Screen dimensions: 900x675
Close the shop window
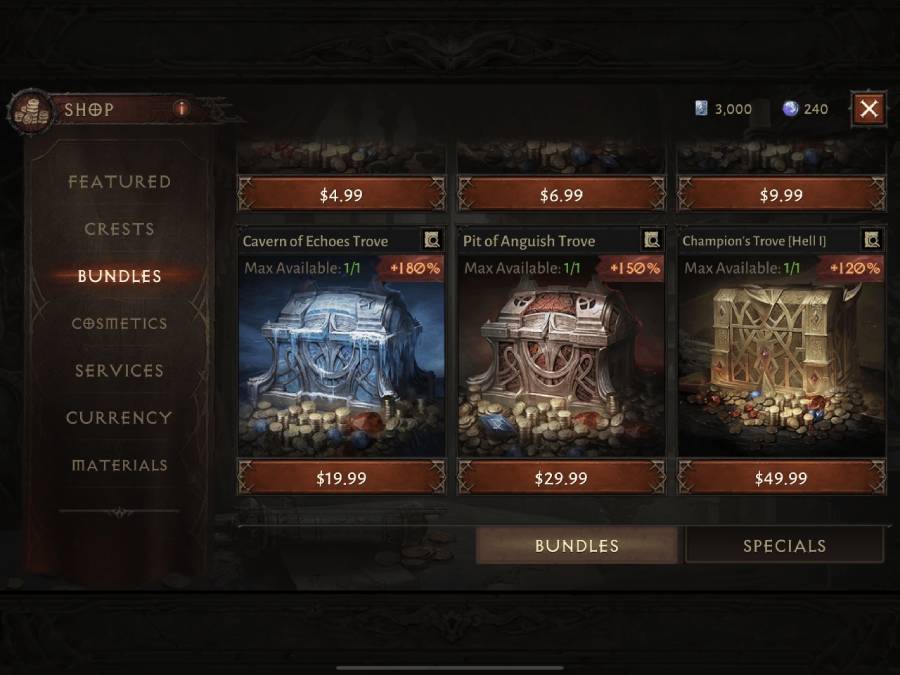869,108
